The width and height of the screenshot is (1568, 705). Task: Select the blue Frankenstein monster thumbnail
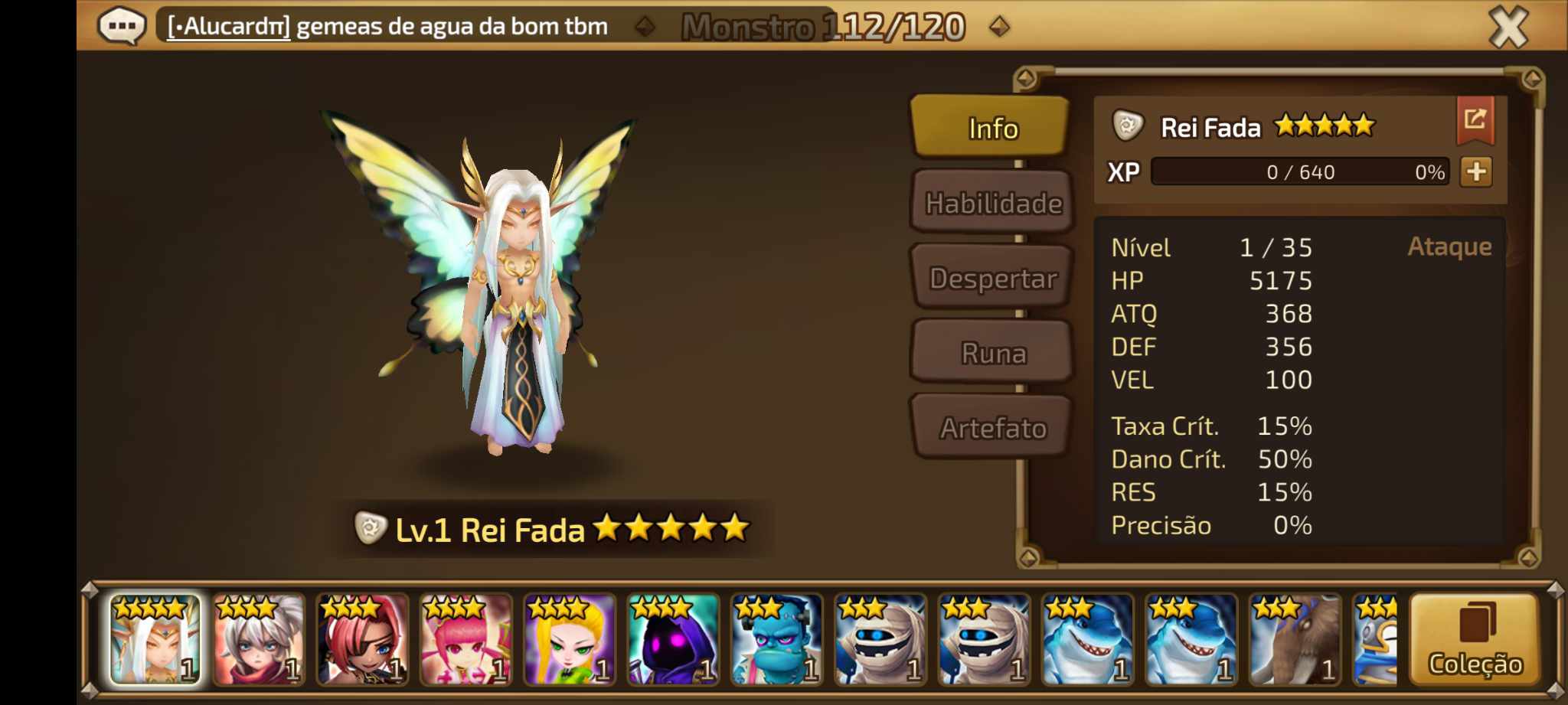tap(776, 640)
